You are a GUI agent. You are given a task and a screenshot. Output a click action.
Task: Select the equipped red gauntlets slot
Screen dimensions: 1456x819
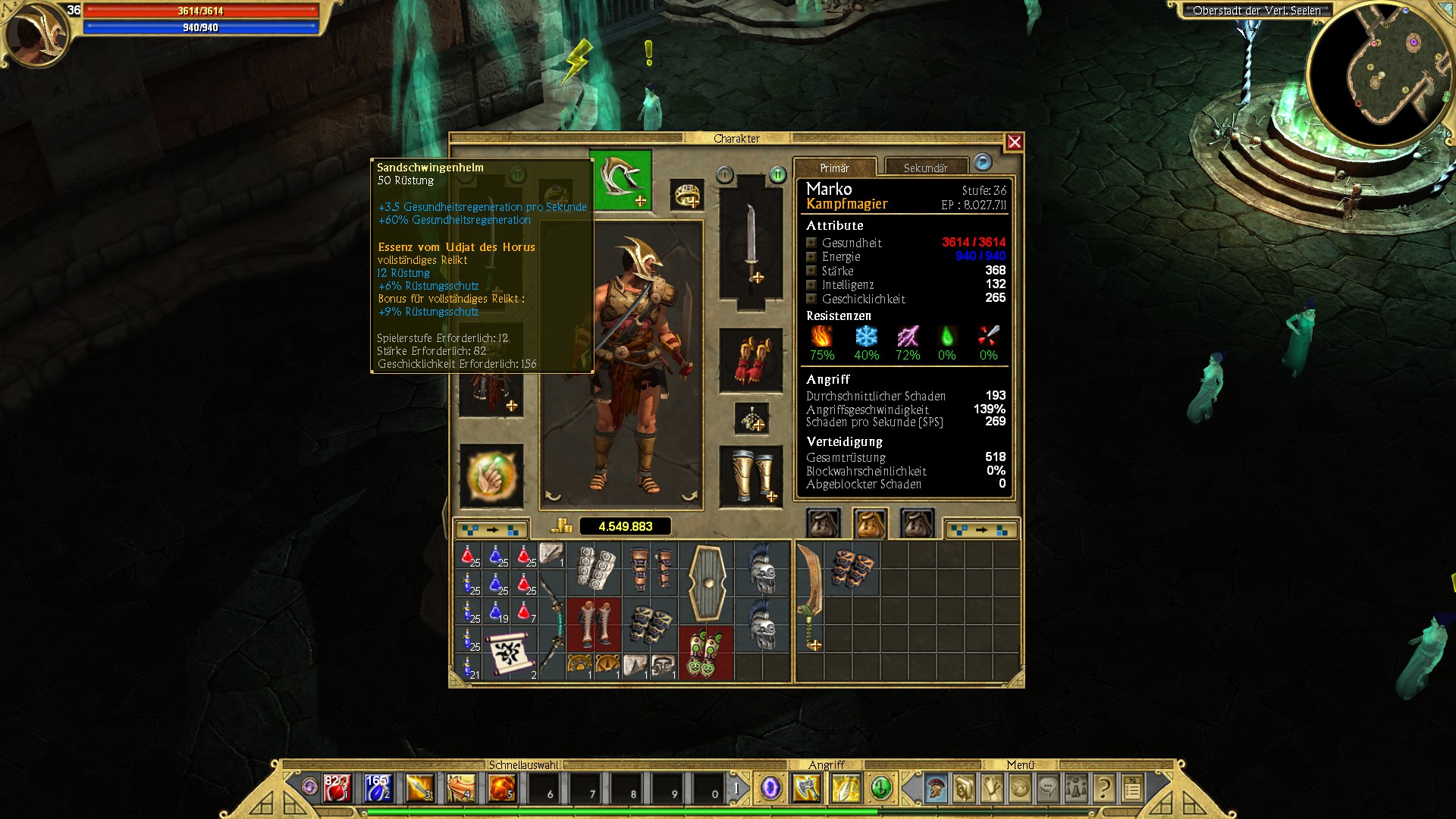[x=751, y=360]
